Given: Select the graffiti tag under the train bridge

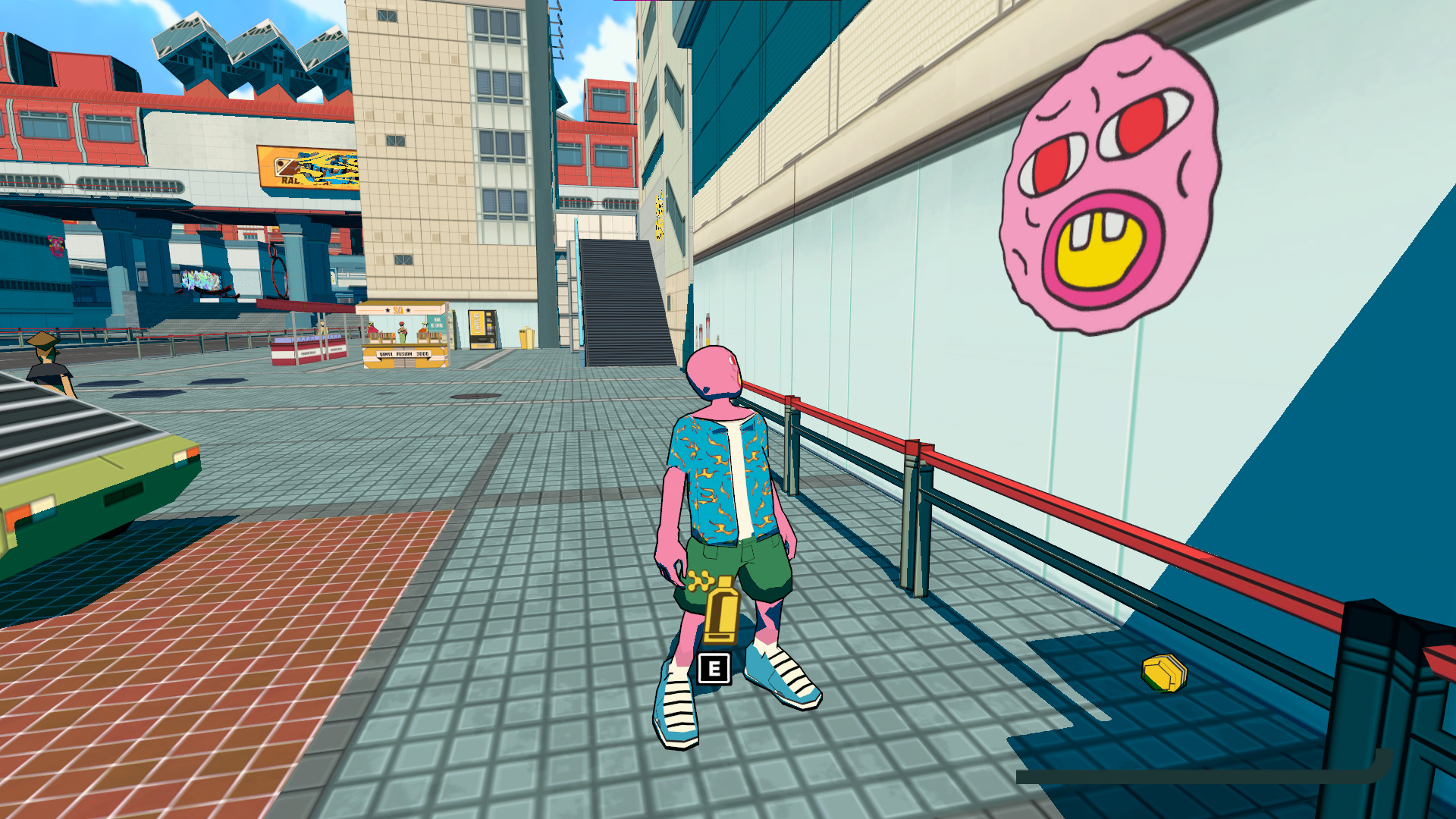Looking at the screenshot, I should click(x=201, y=281).
